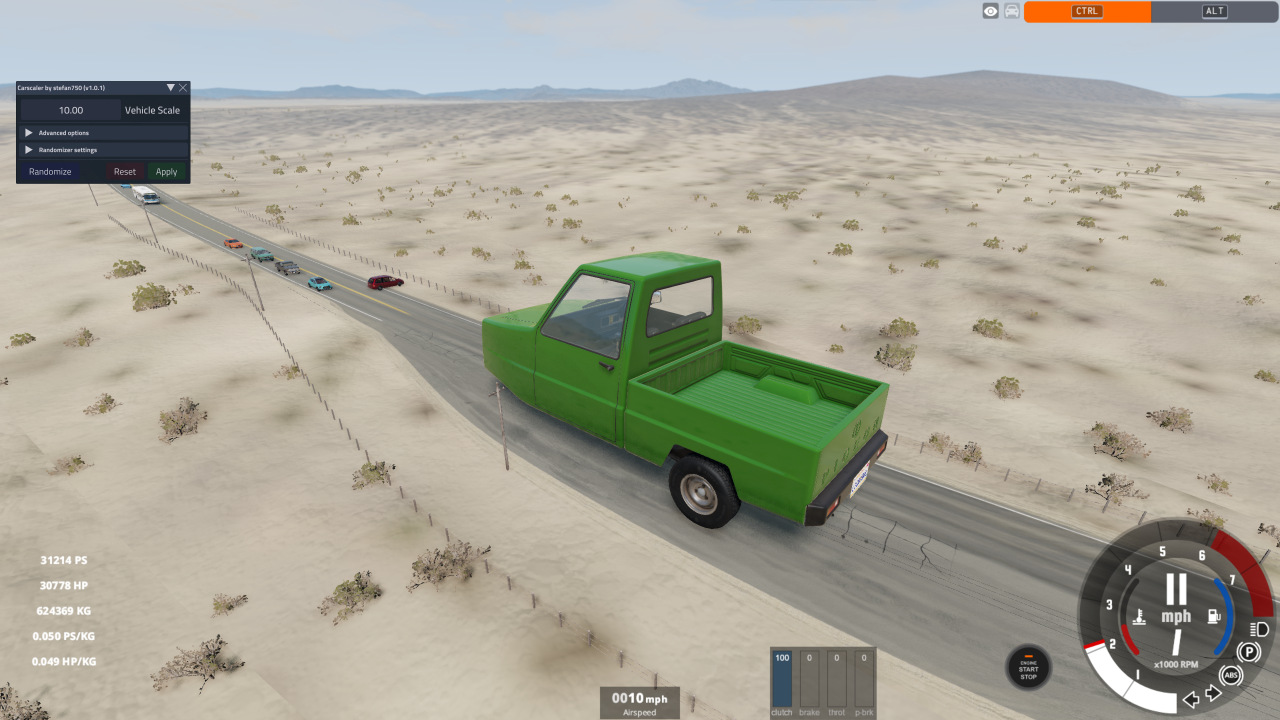Toggle the eye visibility icon top right
1280x720 pixels.
(x=990, y=10)
